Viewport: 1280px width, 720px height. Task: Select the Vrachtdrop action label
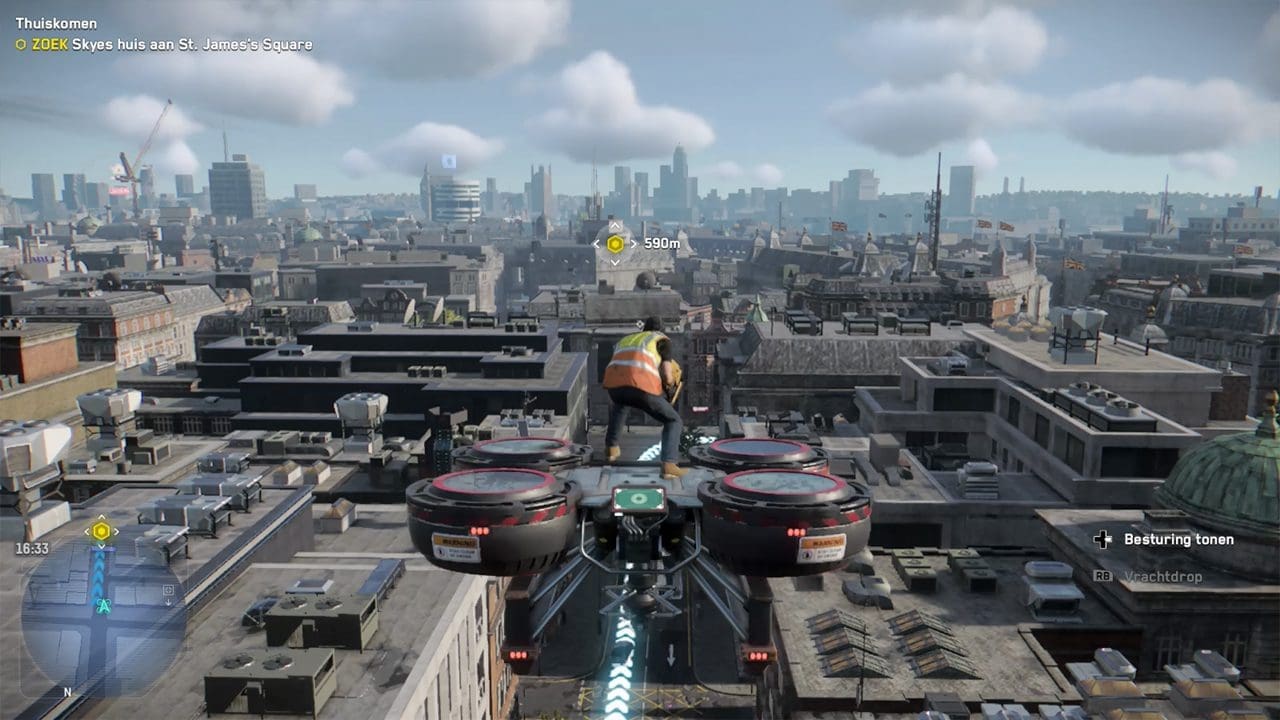(1162, 577)
